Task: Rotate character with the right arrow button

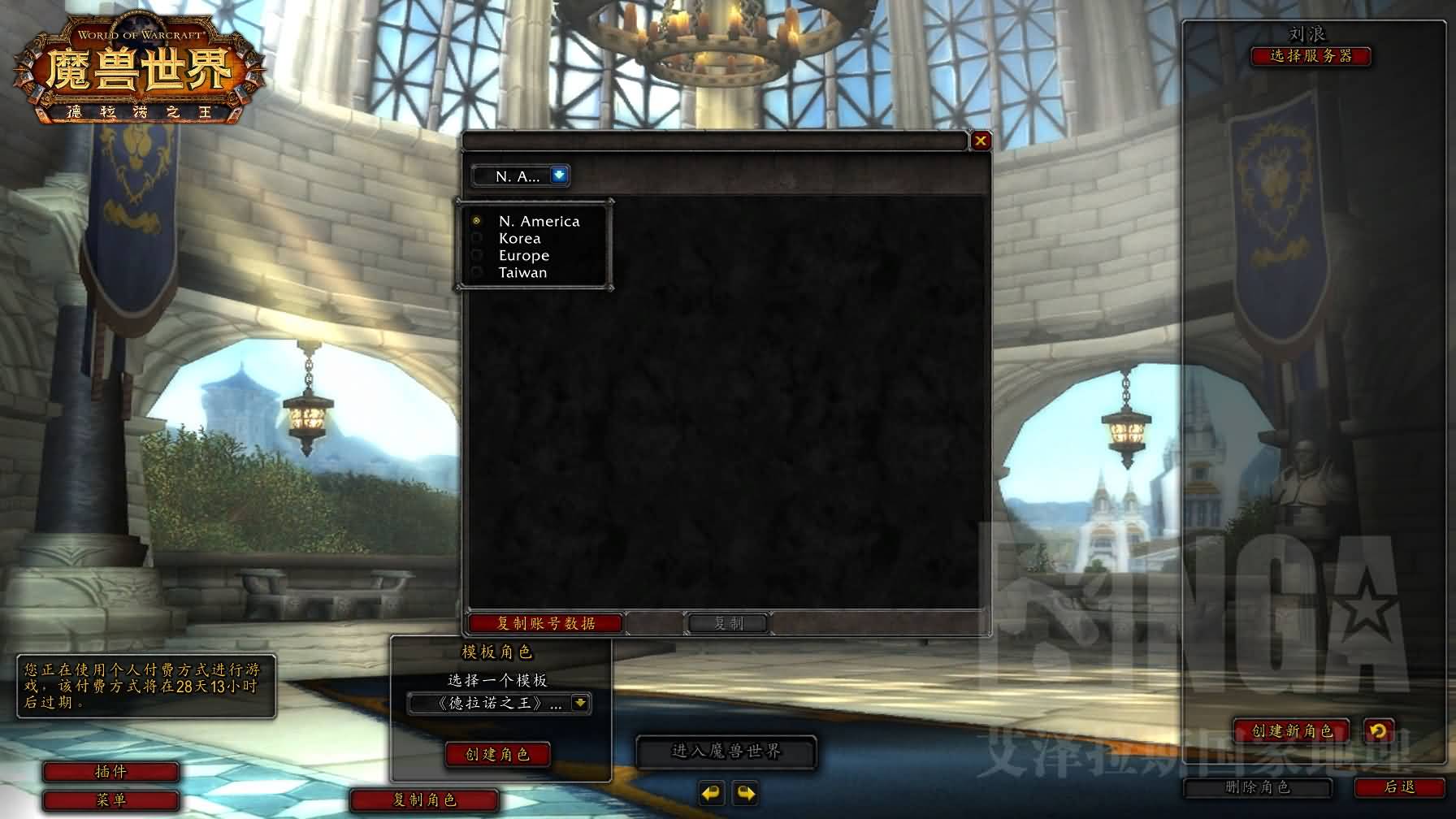Action: point(746,793)
